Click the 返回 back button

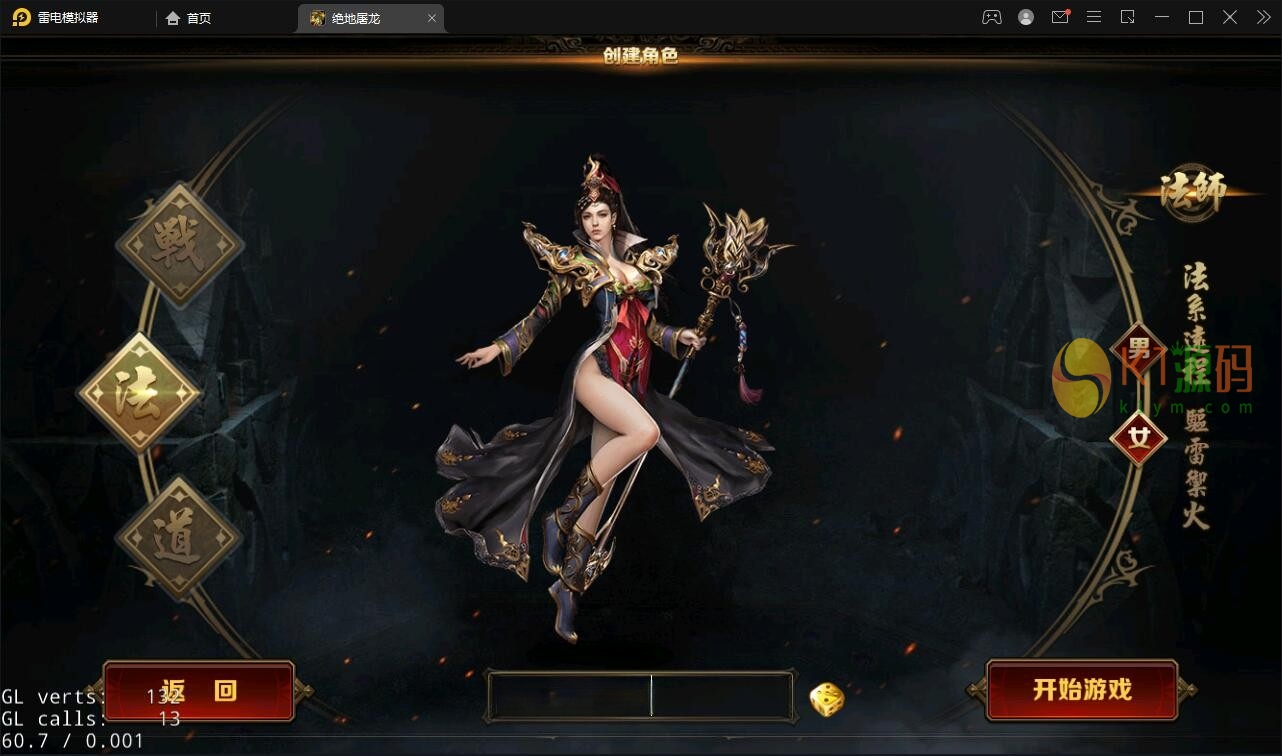tap(199, 691)
